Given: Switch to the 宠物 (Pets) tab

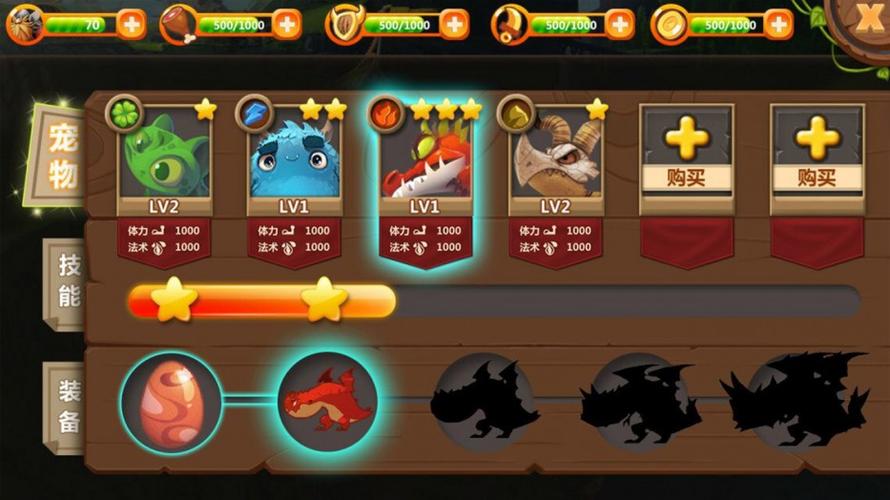Looking at the screenshot, I should click(60, 158).
